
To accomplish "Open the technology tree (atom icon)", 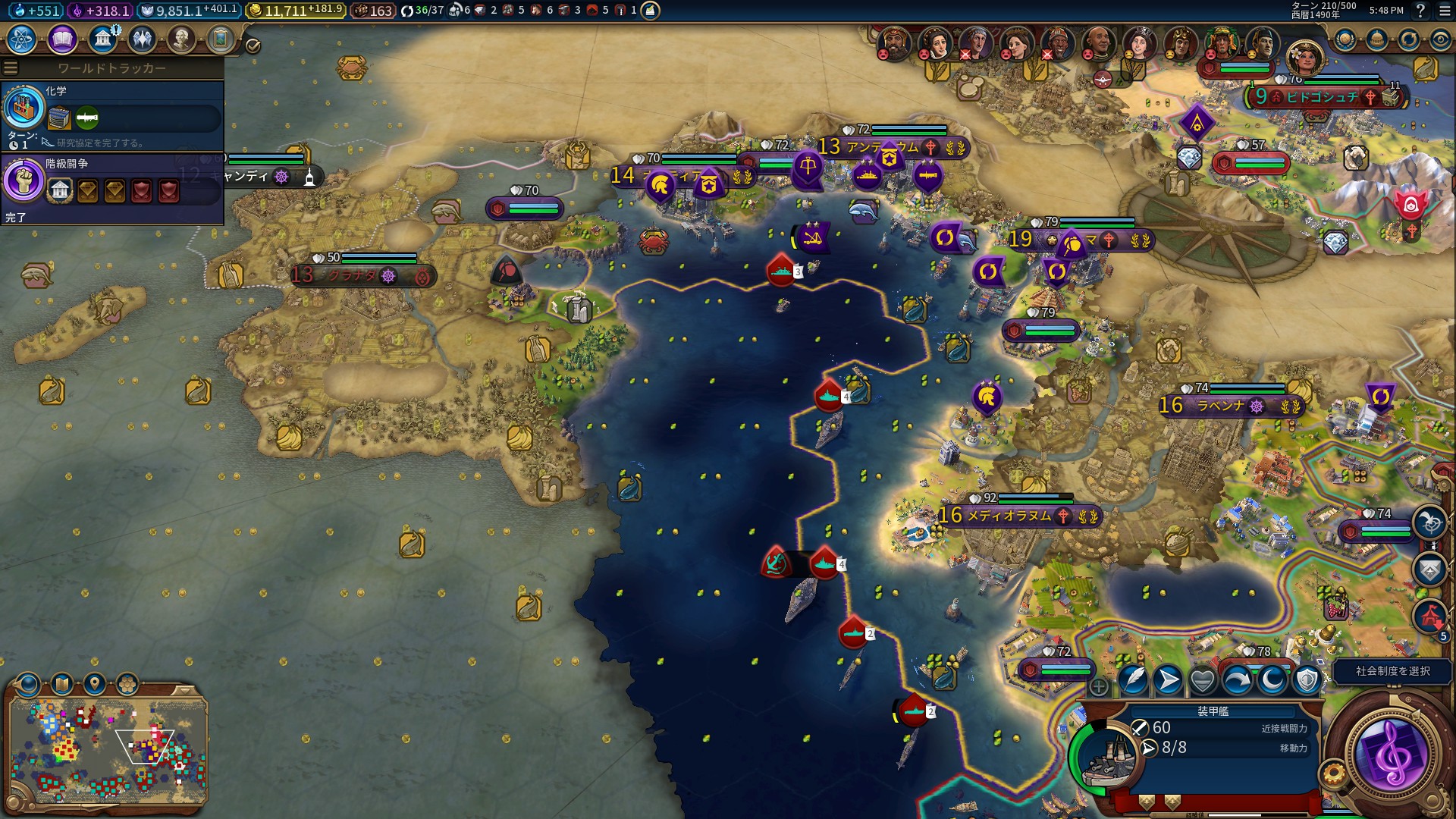I will 21,39.
